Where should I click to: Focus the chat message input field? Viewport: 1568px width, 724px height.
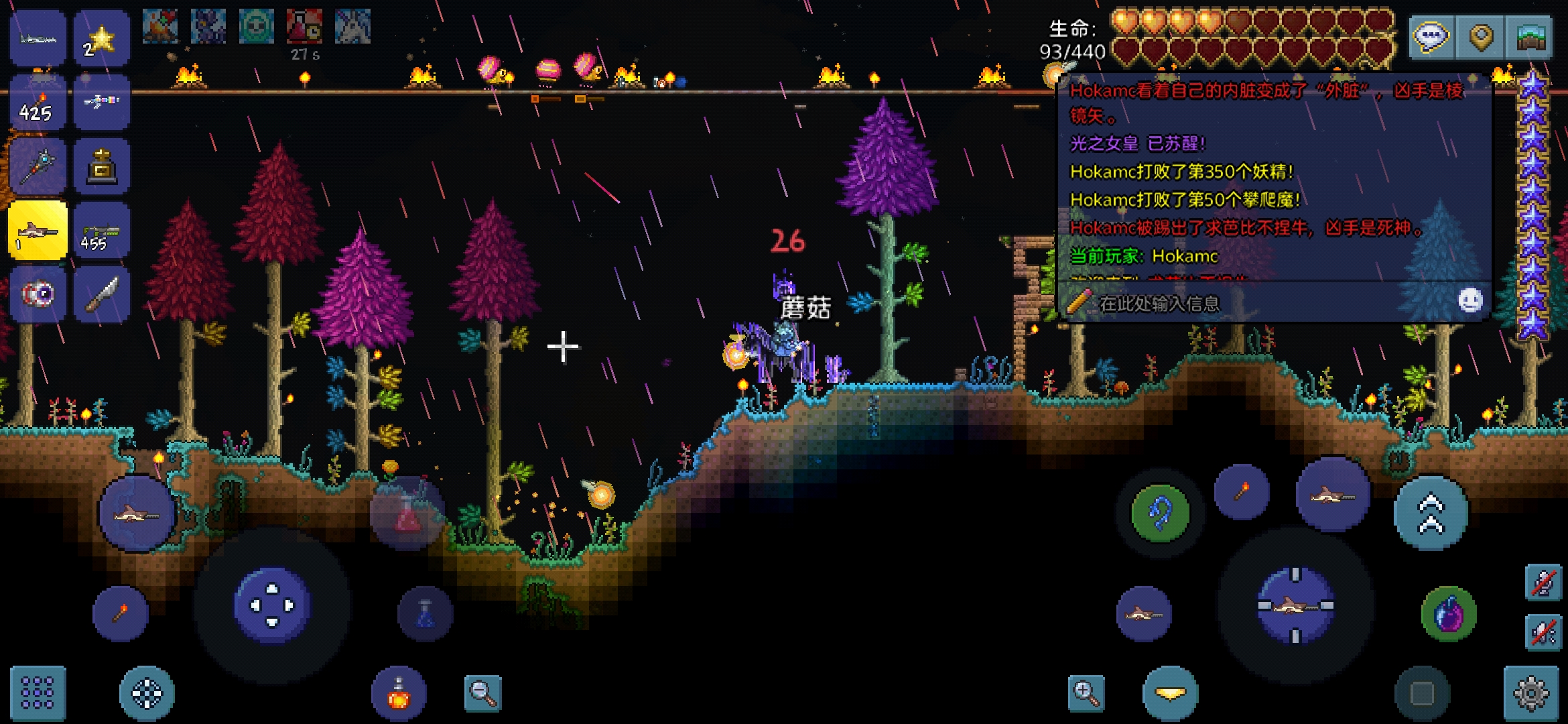pyautogui.click(x=1260, y=304)
